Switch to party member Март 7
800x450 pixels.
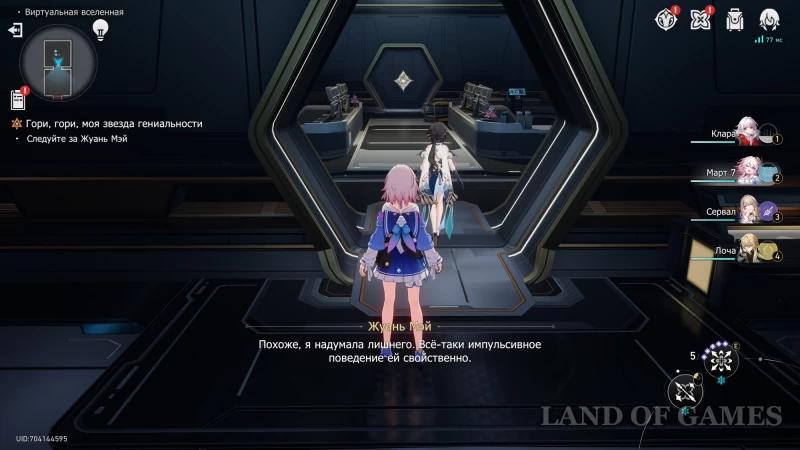coord(748,172)
